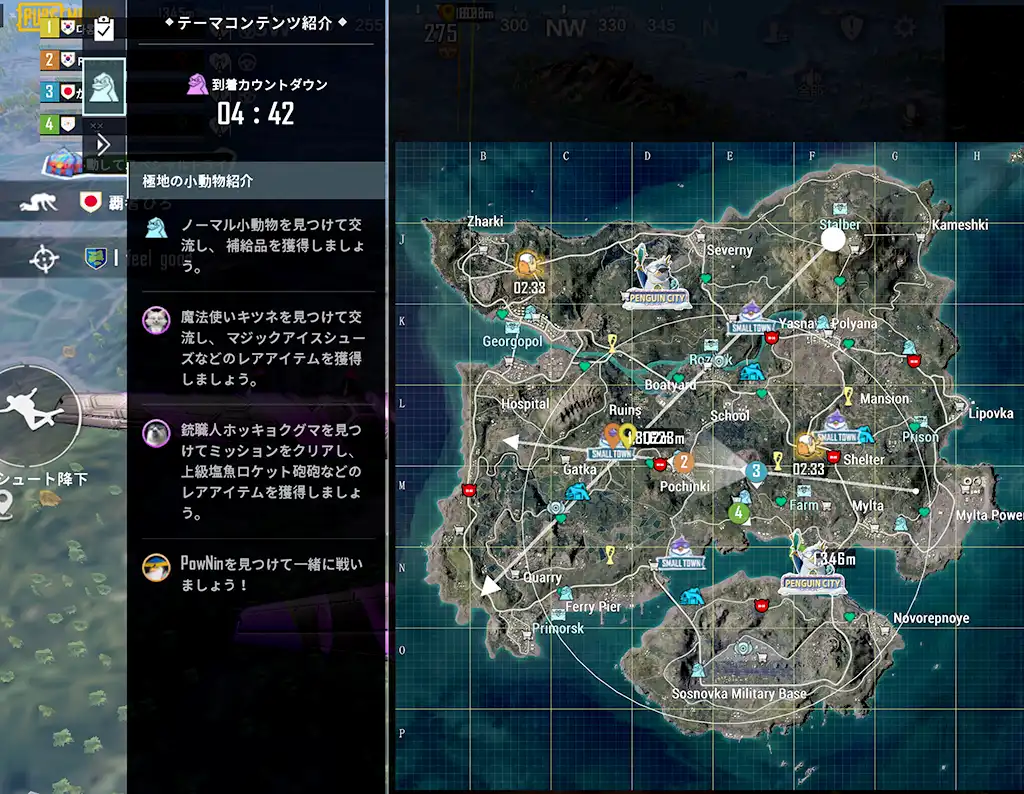Select the Georgopol location on the map
This screenshot has height=794, width=1024.
click(x=512, y=341)
